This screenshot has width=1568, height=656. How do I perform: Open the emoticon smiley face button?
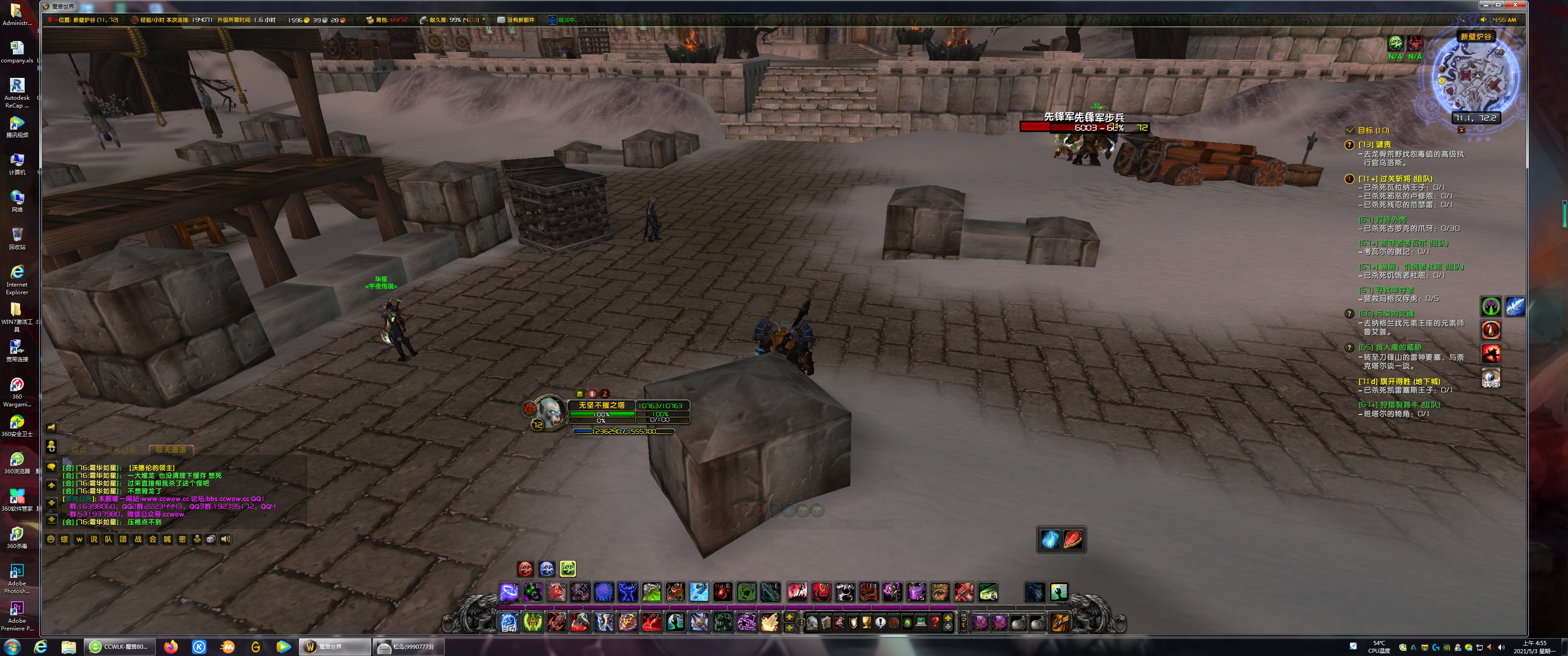(51, 539)
